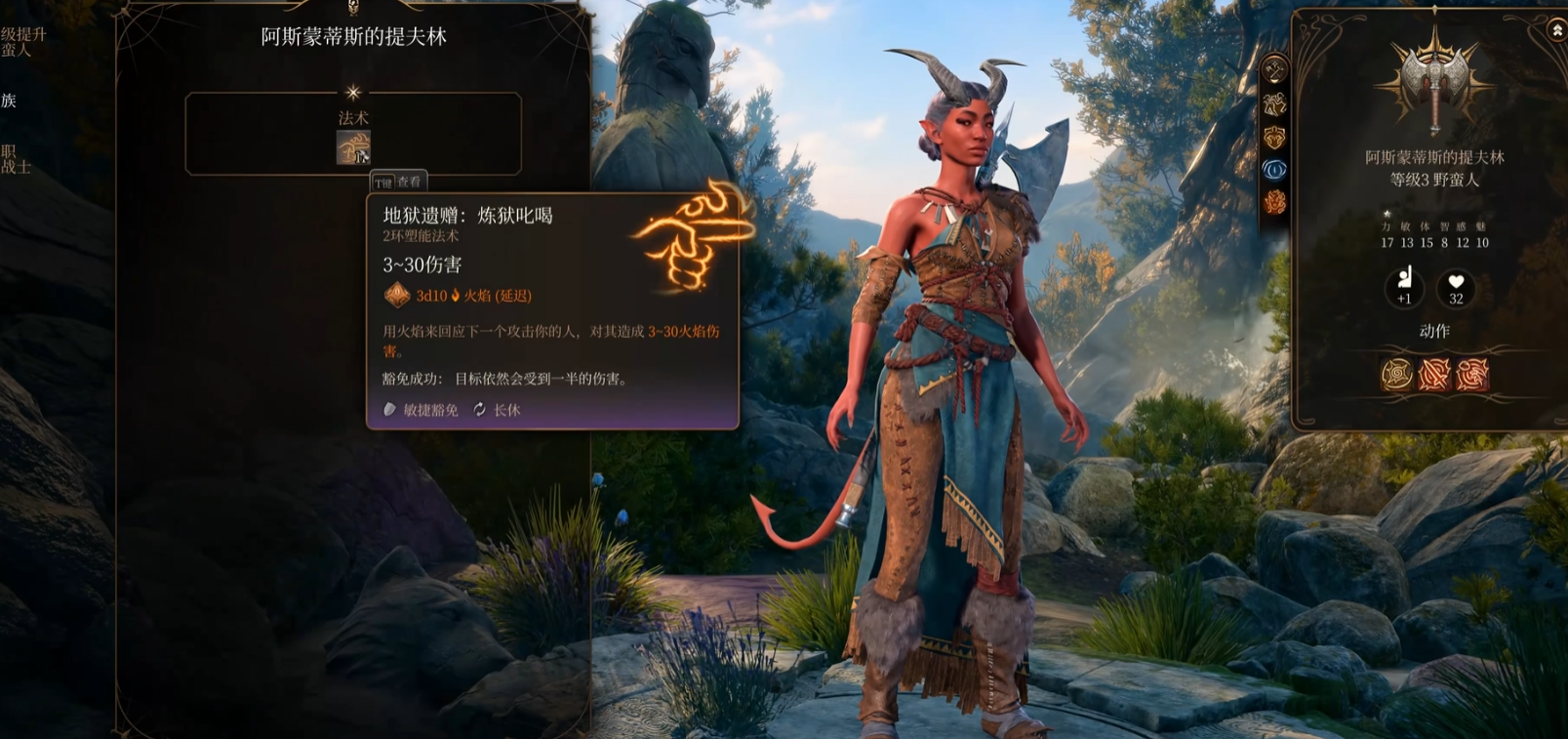Click the heart hit points badge showing 32
This screenshot has height=739, width=1568.
pos(1456,287)
